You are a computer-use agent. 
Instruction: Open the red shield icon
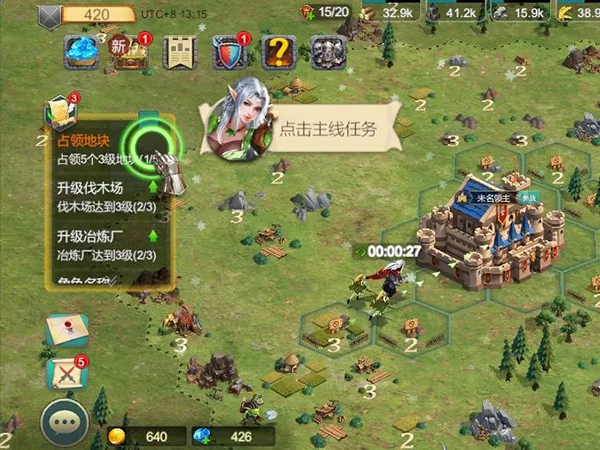[x=229, y=52]
